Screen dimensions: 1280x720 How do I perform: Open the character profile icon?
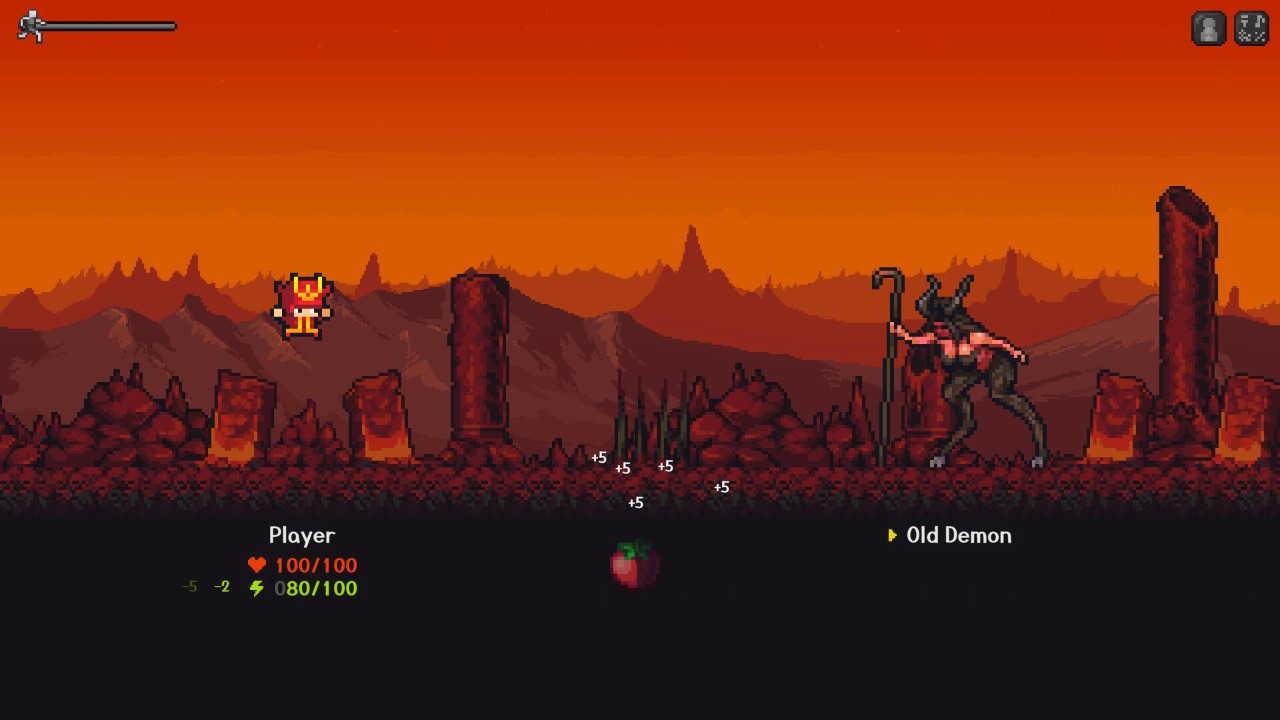tap(1208, 29)
